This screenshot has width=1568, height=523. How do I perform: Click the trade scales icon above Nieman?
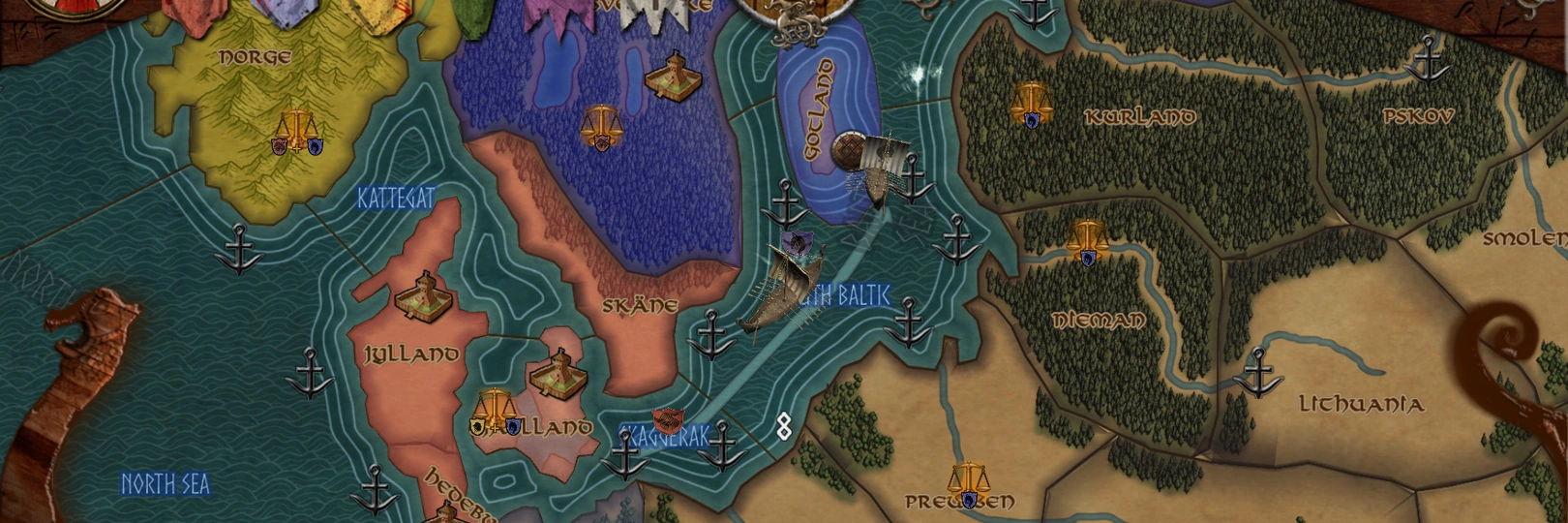(x=1087, y=241)
